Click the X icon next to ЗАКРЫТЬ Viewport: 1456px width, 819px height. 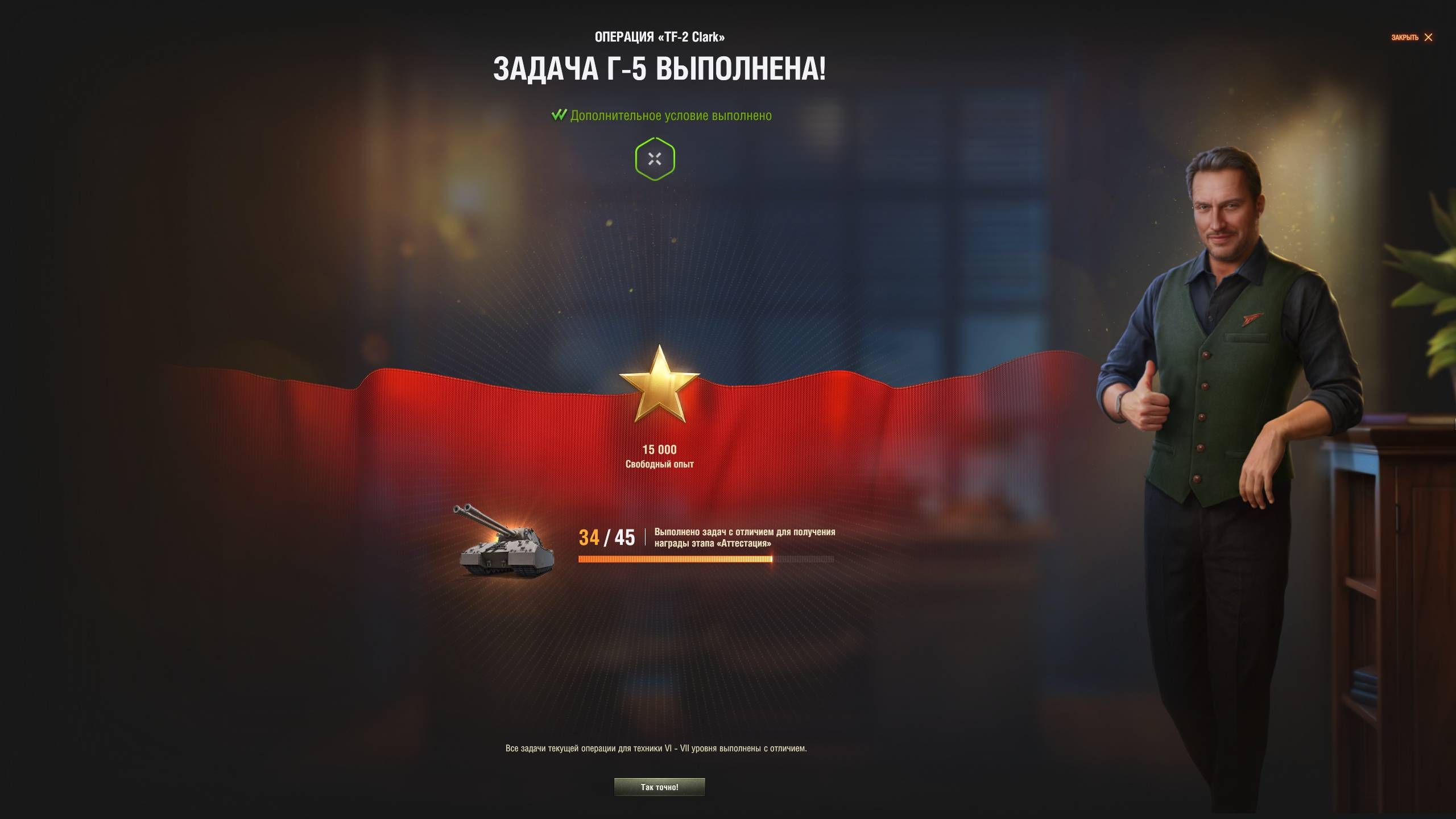point(1428,38)
